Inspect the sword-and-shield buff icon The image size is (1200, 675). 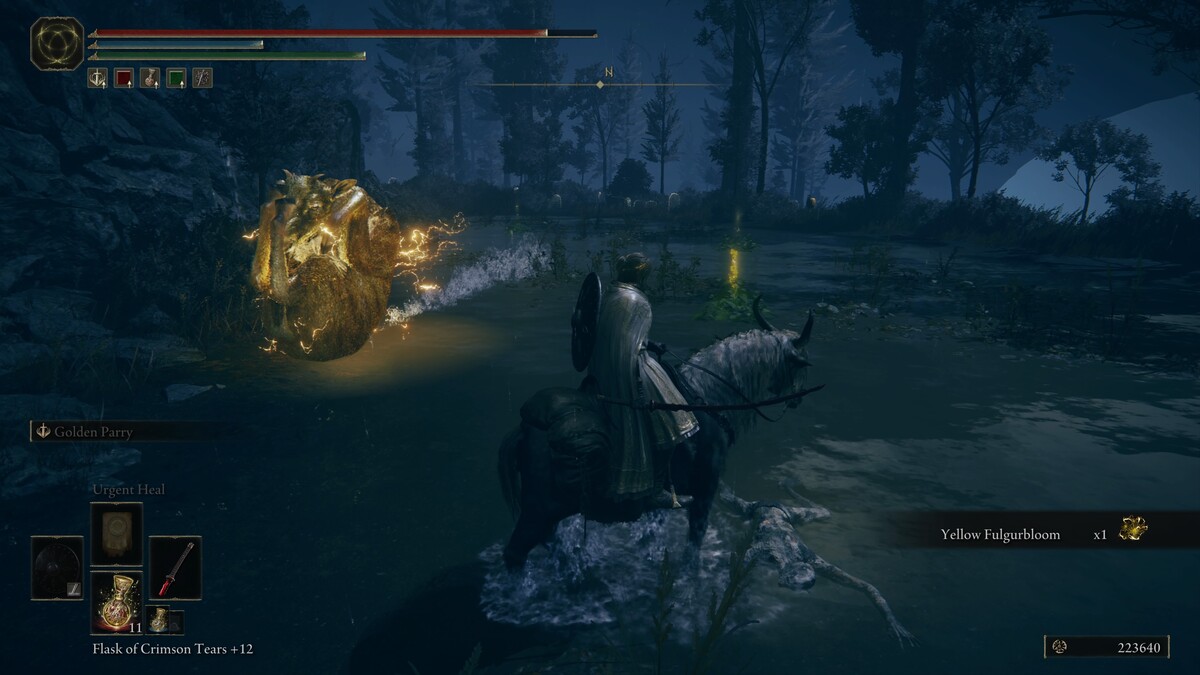click(97, 78)
